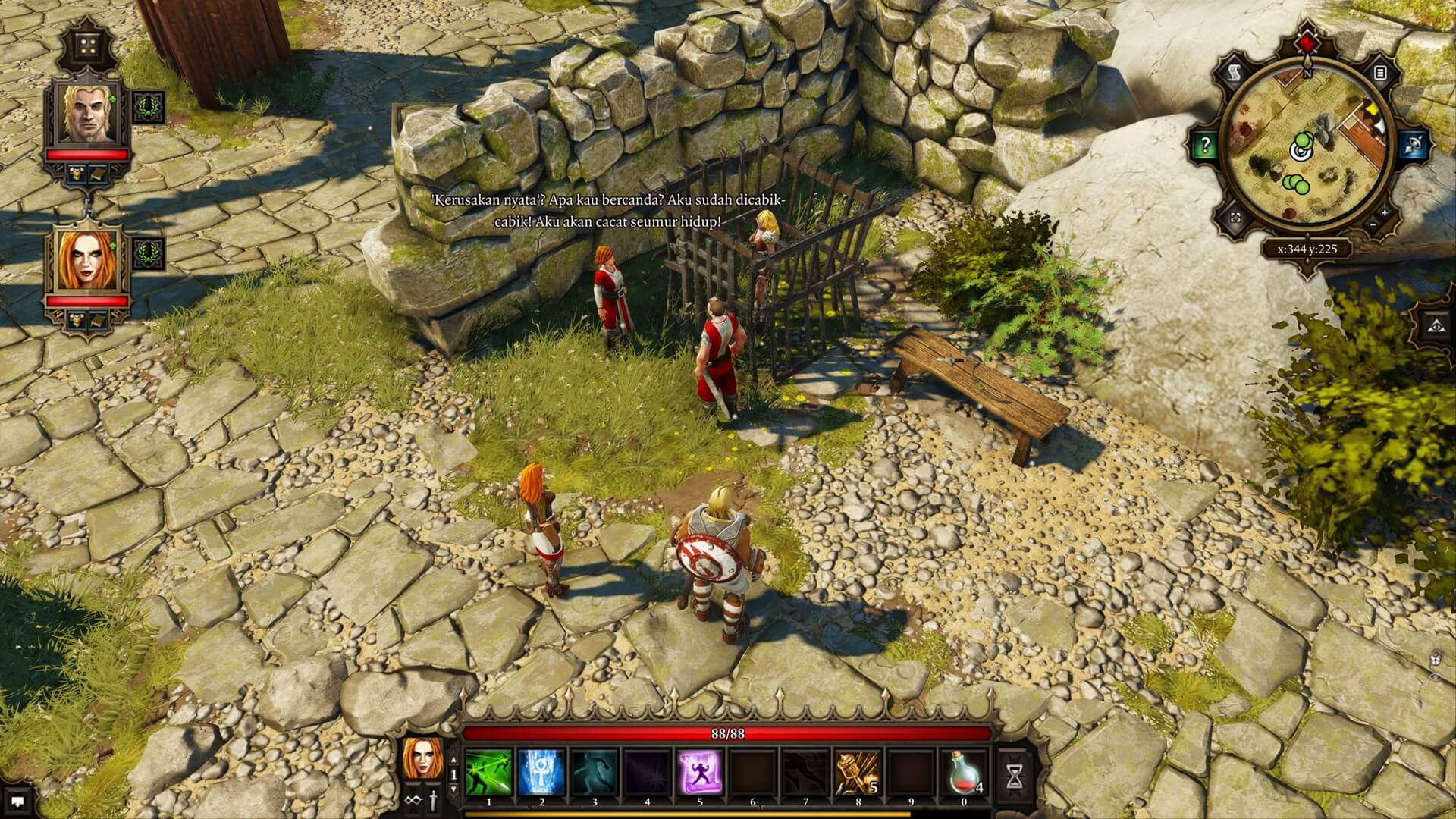Select the blond male party portrait
Image resolution: width=1456 pixels, height=819 pixels.
tap(88, 114)
